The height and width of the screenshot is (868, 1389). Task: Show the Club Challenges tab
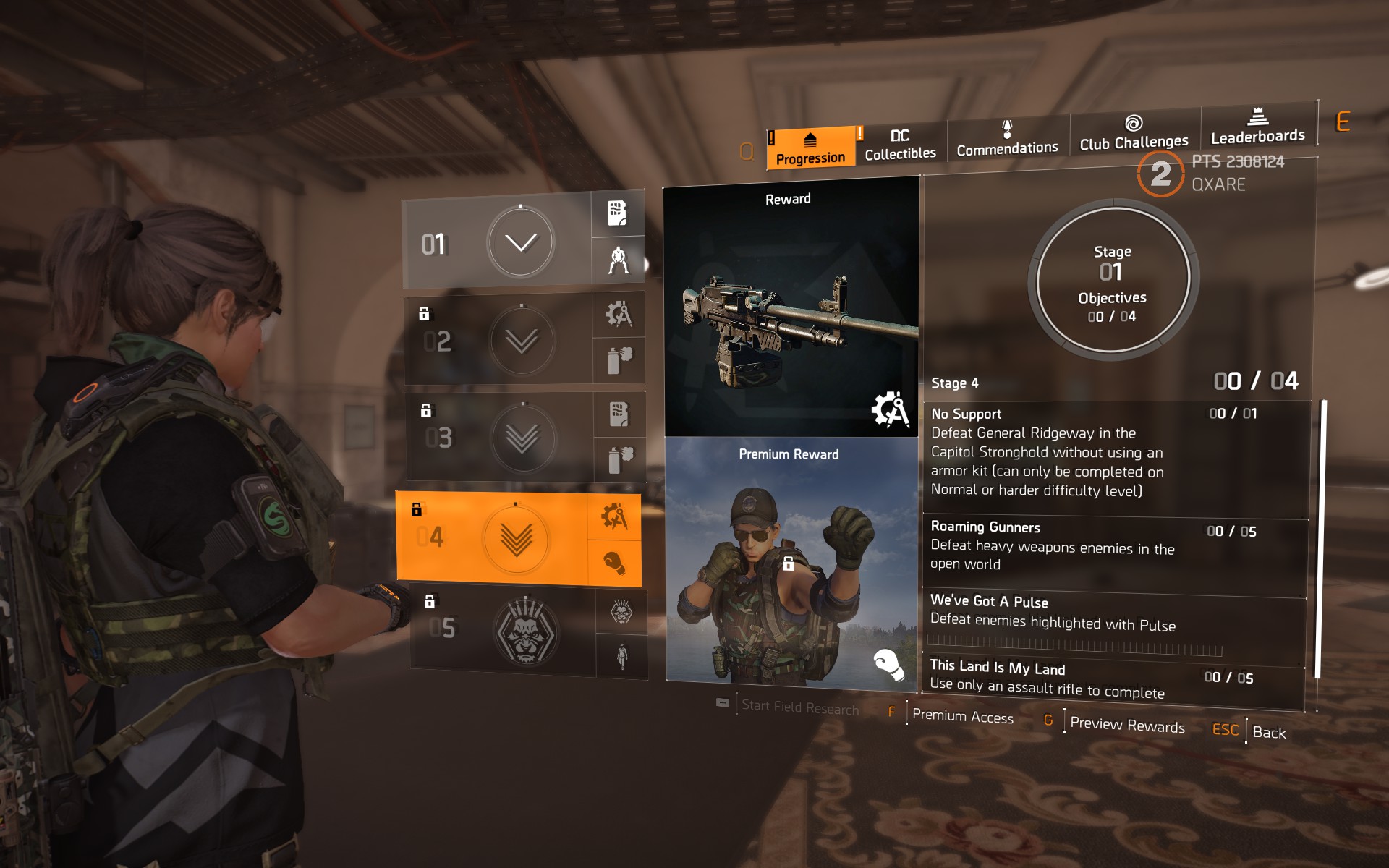tap(1134, 134)
